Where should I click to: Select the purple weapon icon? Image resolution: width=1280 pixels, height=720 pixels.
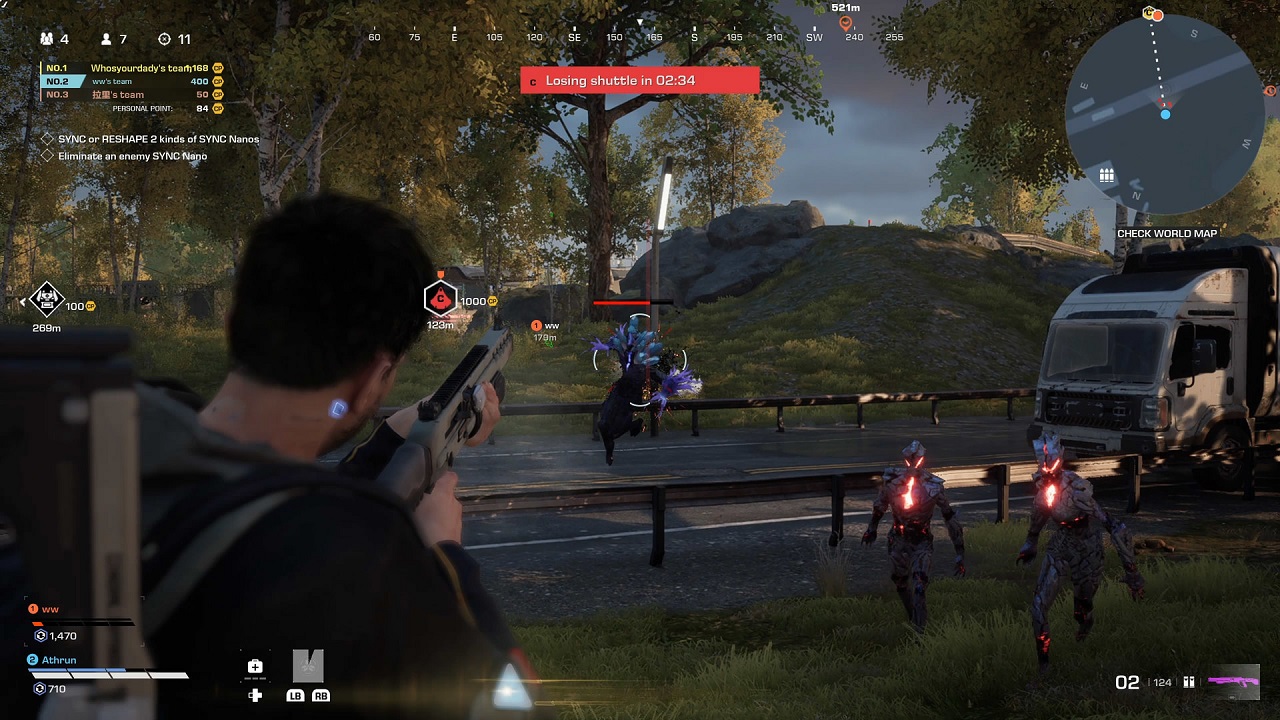[1233, 682]
